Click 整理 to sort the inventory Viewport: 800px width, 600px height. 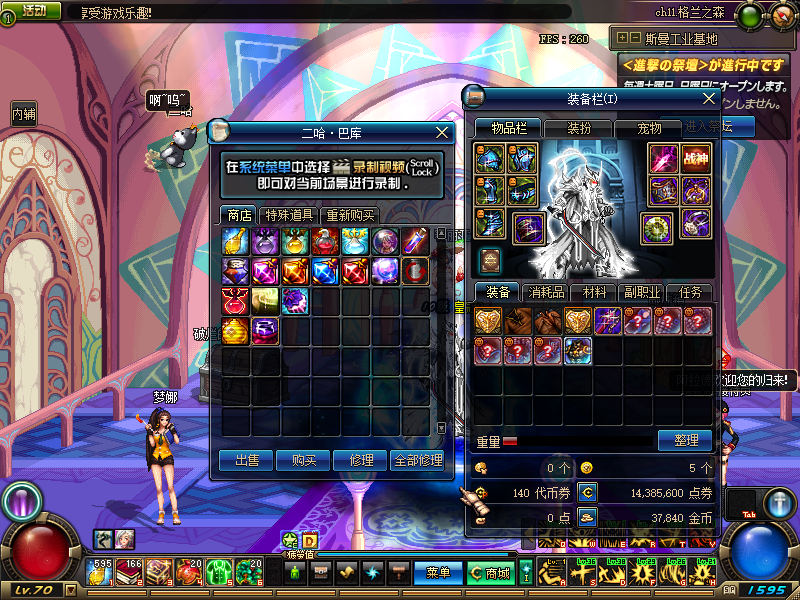(x=685, y=440)
